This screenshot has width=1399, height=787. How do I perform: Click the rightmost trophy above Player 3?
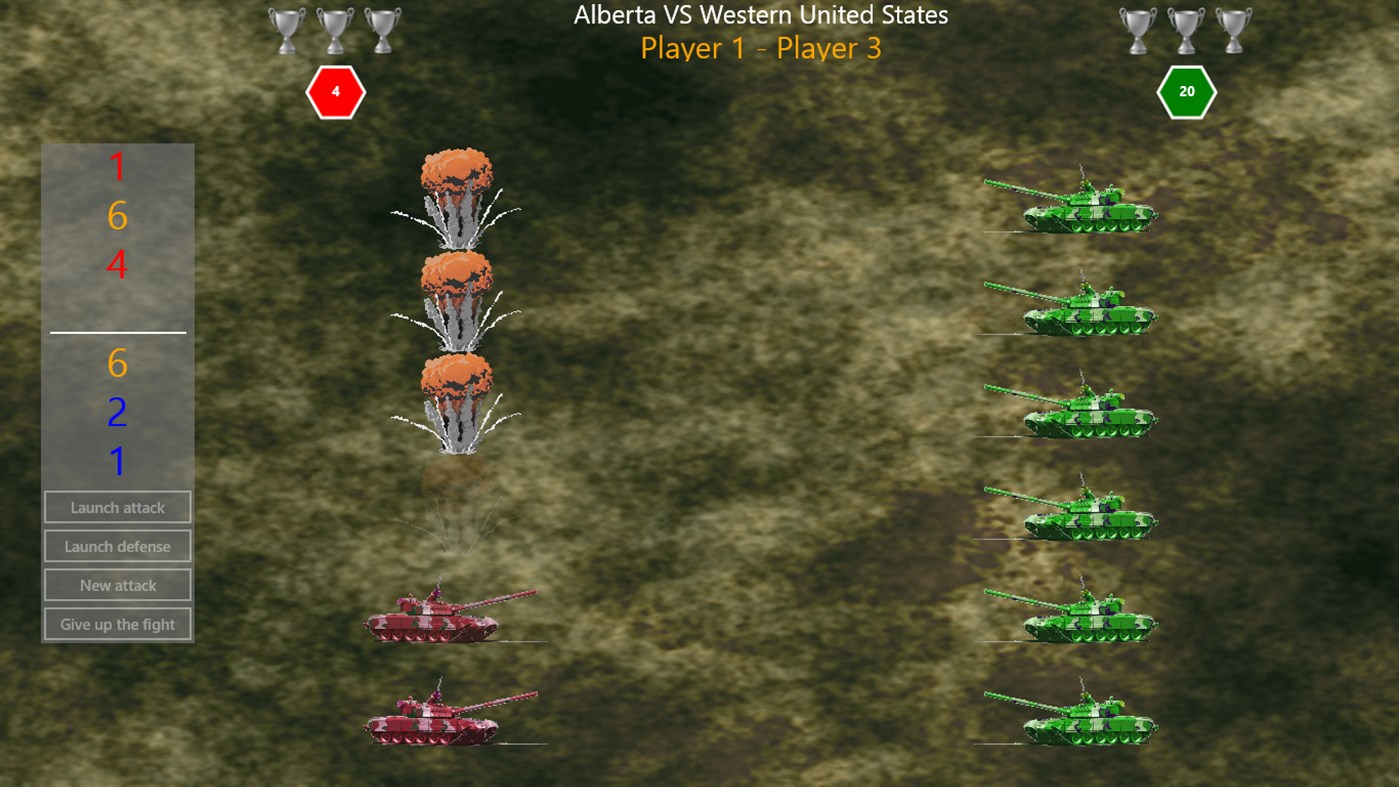pos(1234,28)
